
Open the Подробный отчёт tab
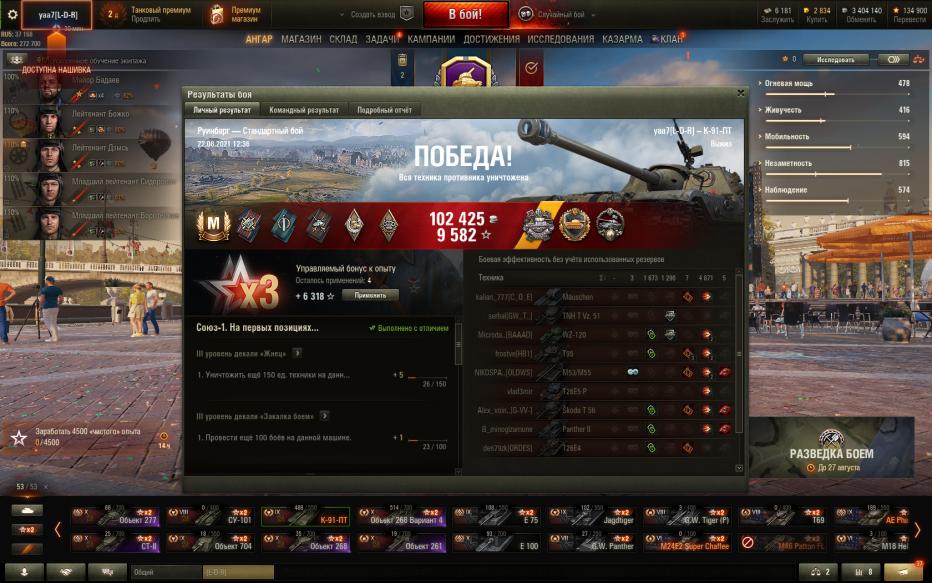click(x=385, y=109)
